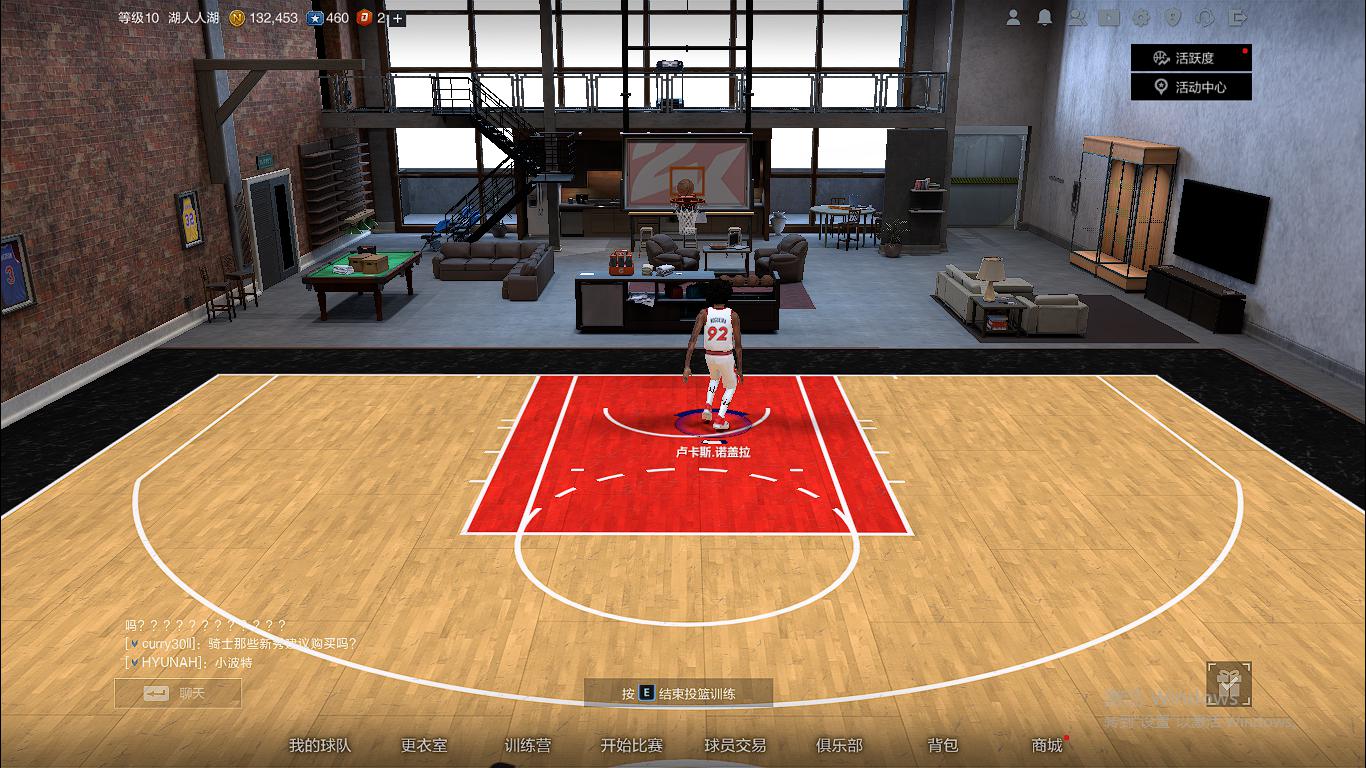Open 更衣室 (Locker Room) from bottom menu

click(424, 746)
